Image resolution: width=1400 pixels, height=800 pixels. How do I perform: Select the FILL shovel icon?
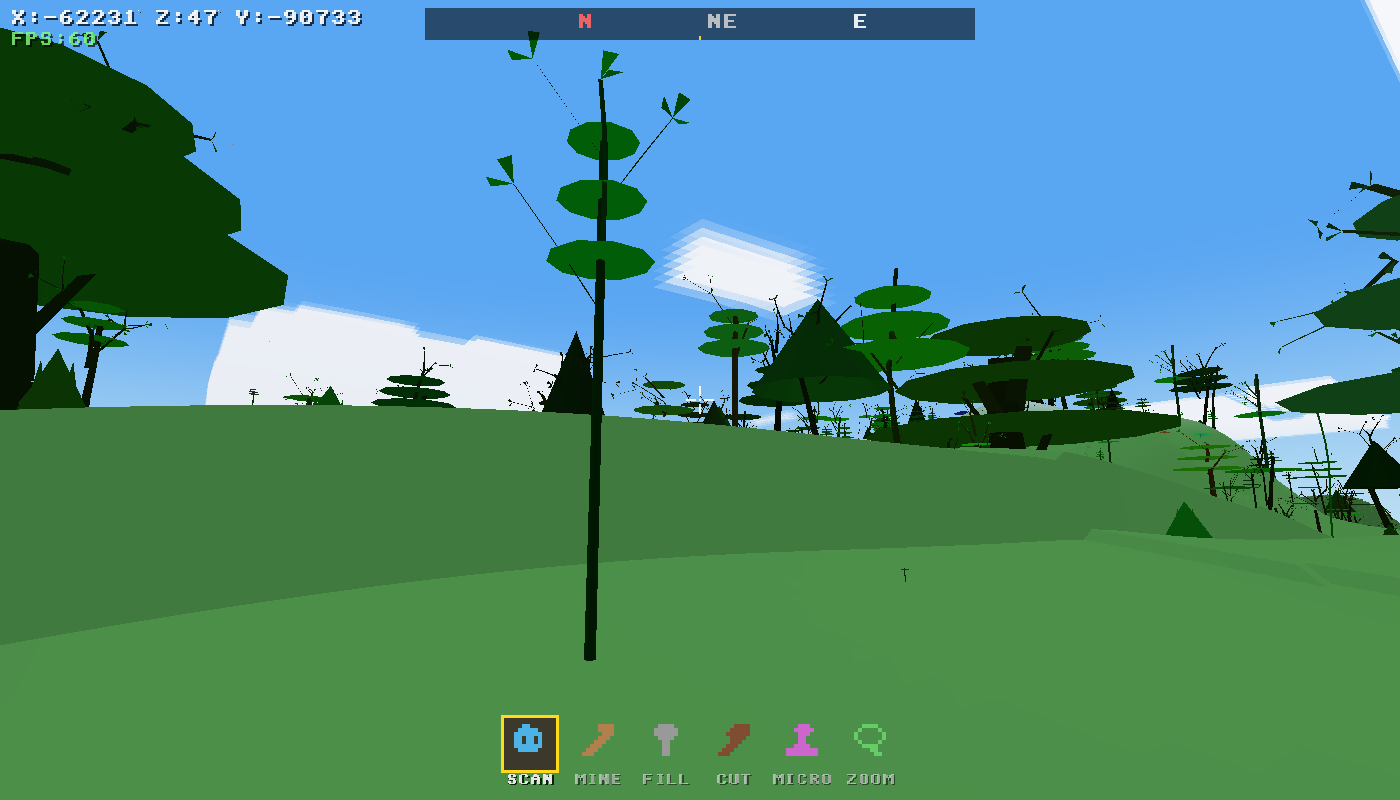(666, 740)
